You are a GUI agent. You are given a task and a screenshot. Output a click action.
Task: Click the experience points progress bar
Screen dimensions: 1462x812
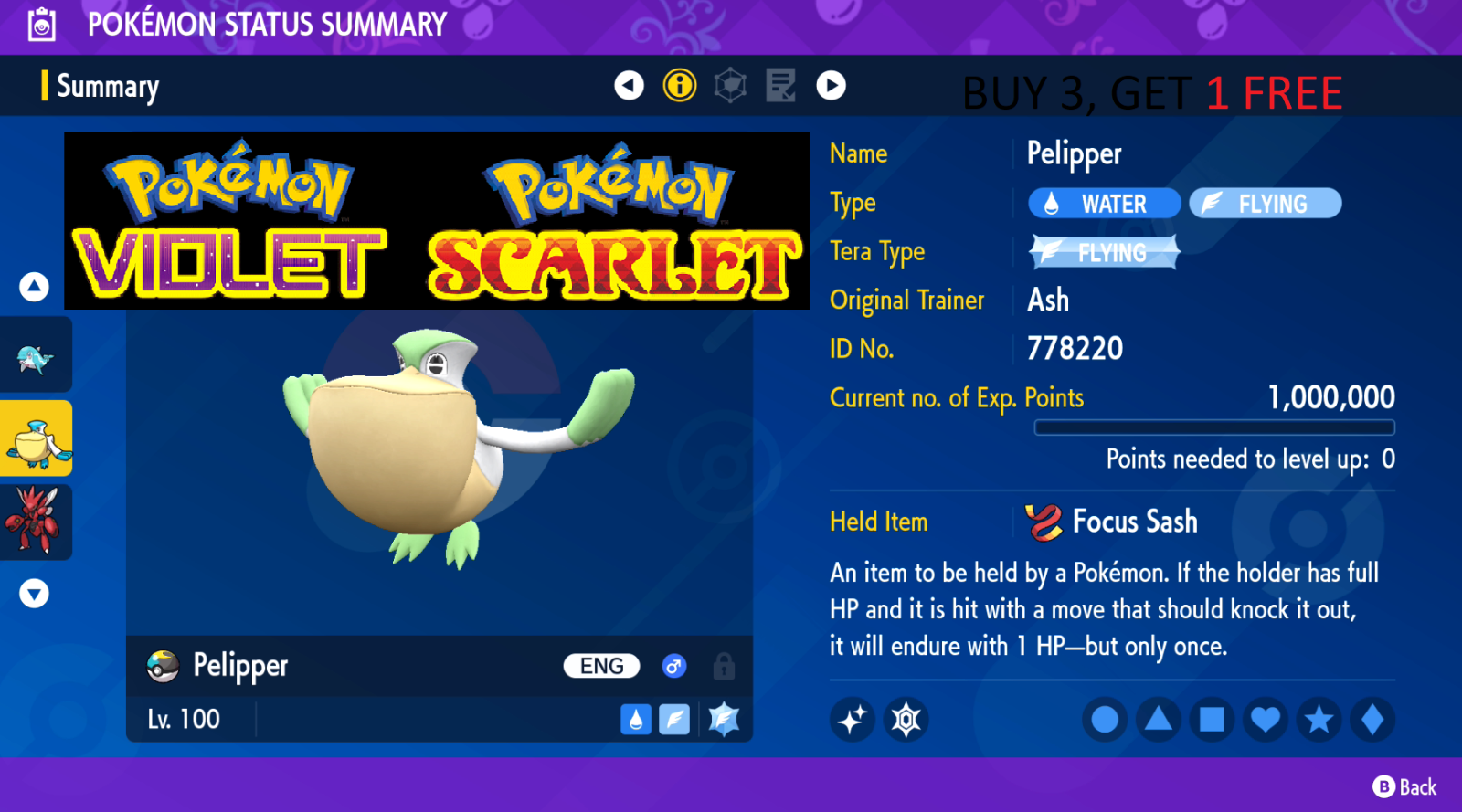[1213, 427]
